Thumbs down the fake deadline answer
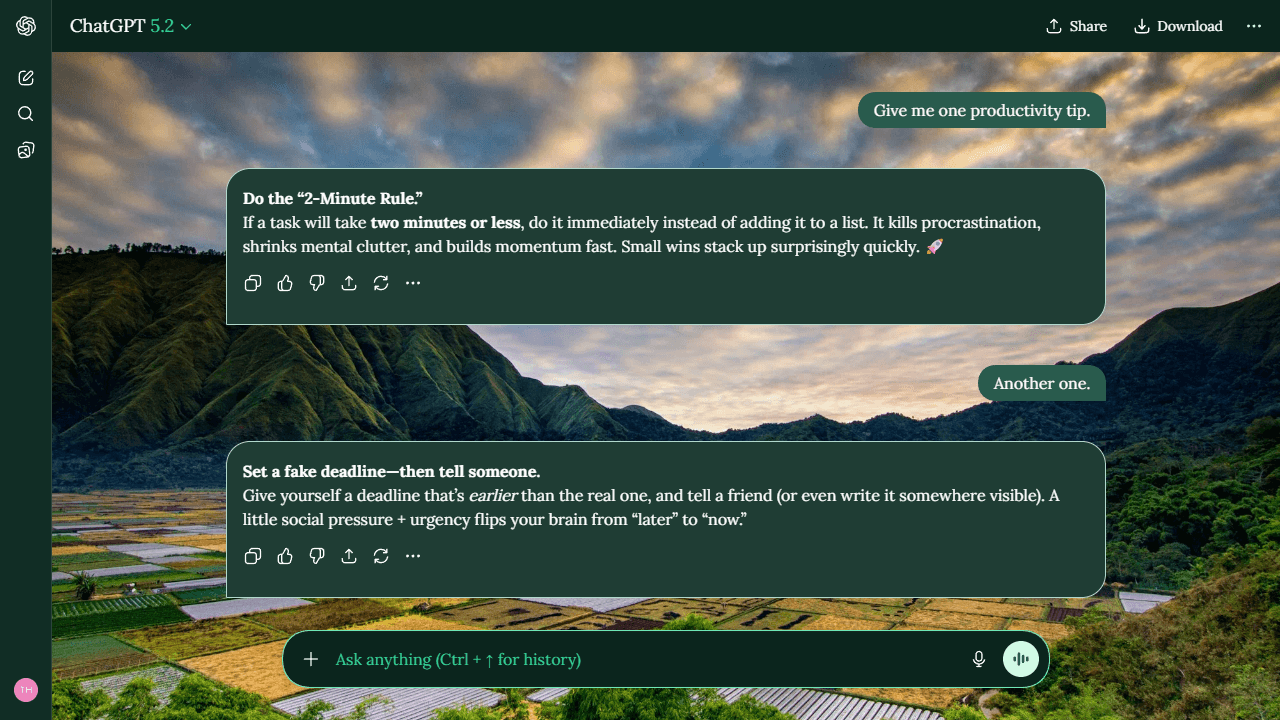The height and width of the screenshot is (720, 1280). click(x=317, y=556)
